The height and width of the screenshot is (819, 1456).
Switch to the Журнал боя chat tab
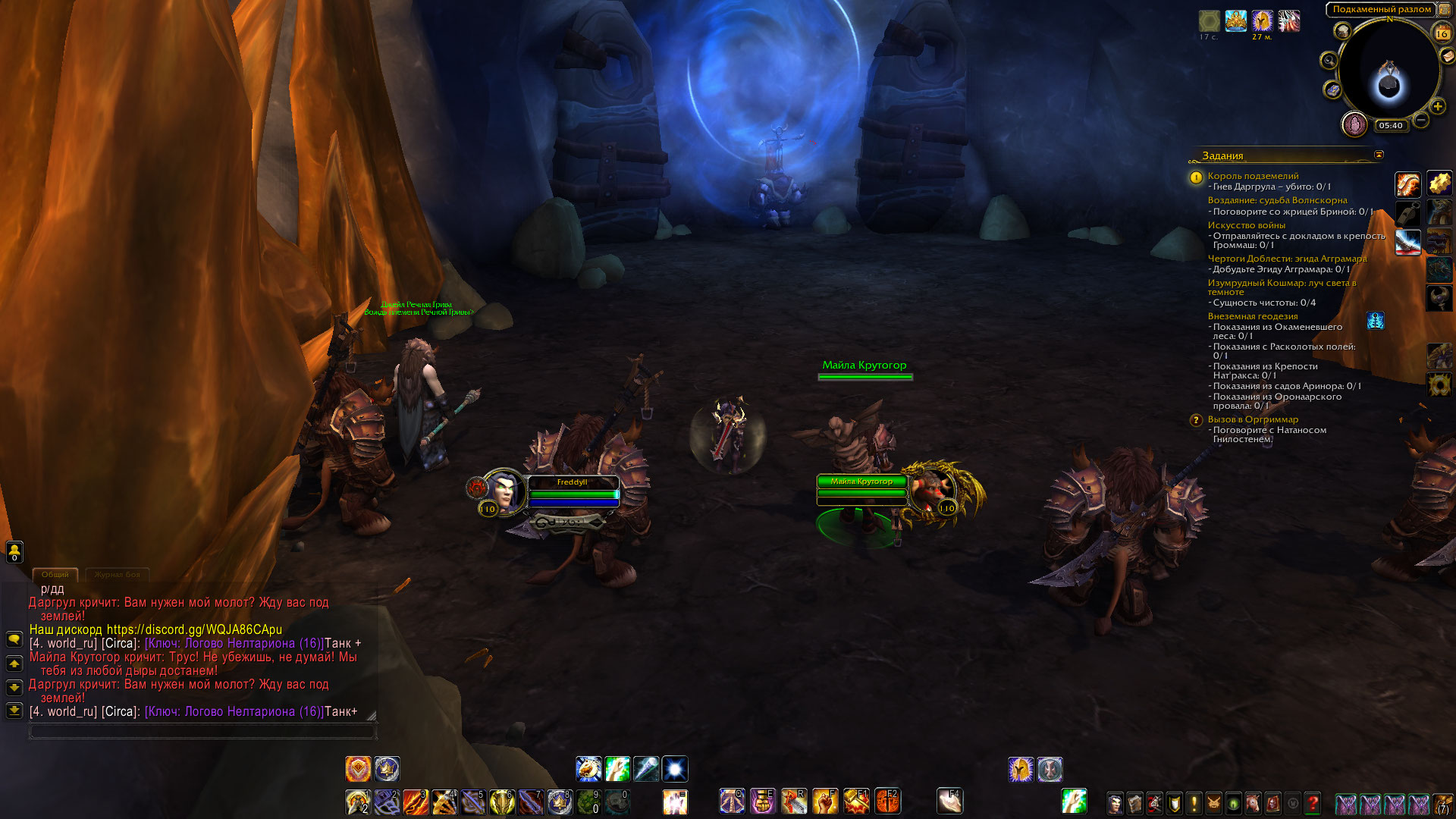coord(117,575)
